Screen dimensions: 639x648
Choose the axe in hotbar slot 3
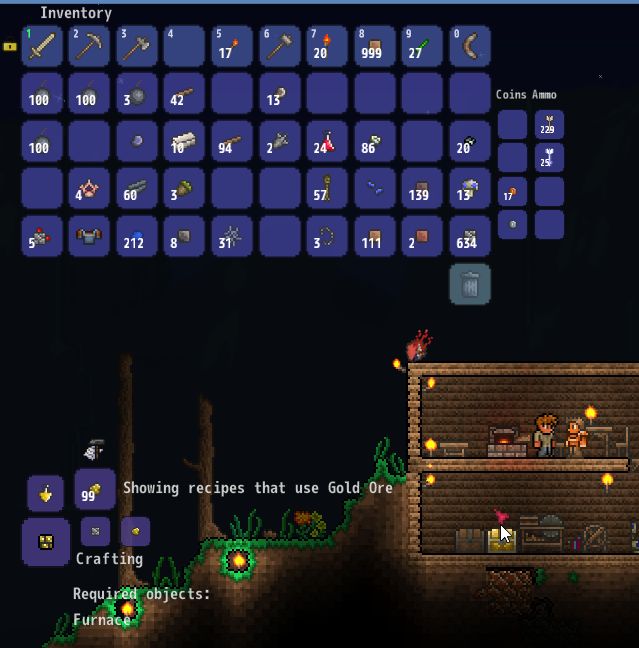click(x=137, y=46)
